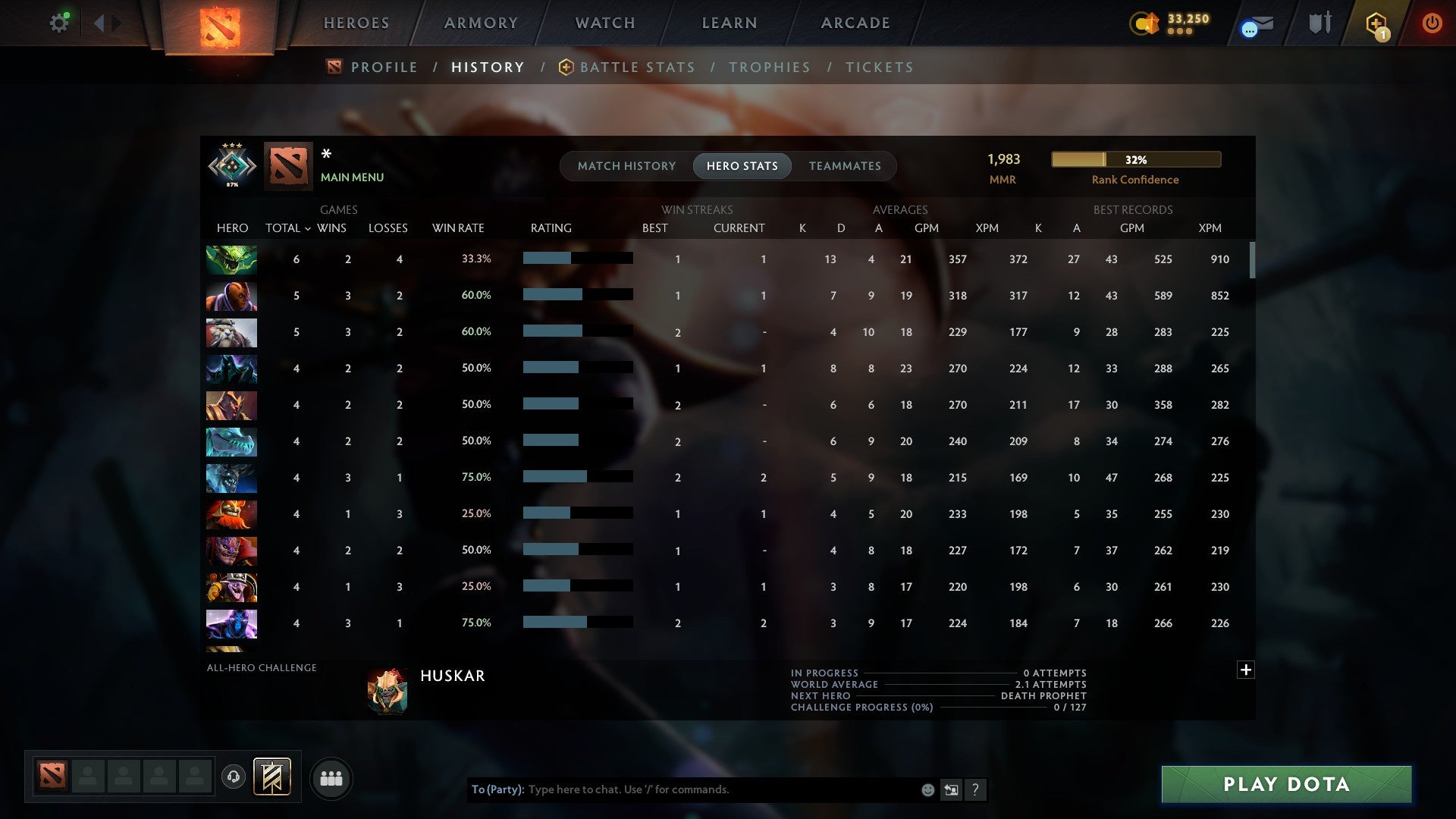
Task: Click the golden battle pass banner icon
Action: pyautogui.click(x=273, y=777)
